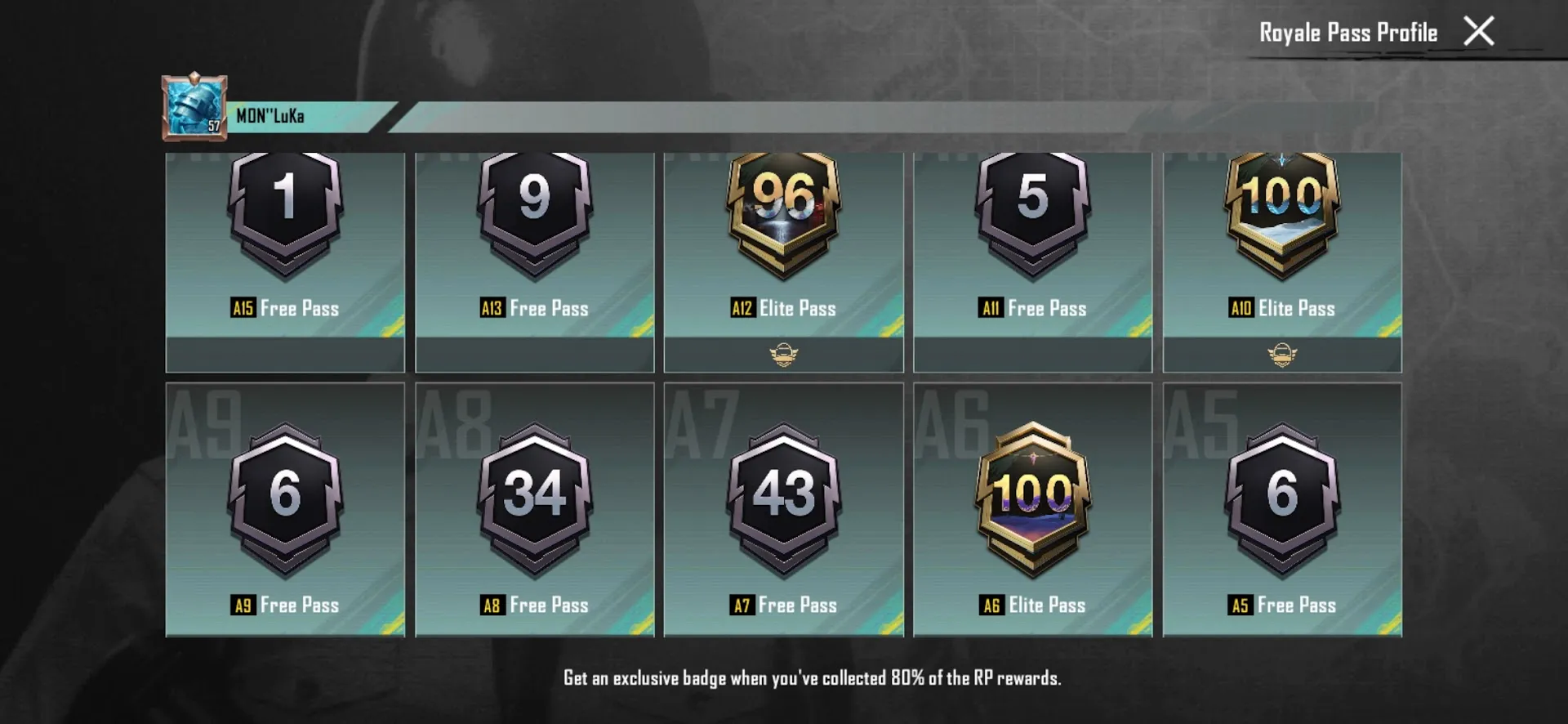Select the A15 Free Pass badge
This screenshot has height=724, width=1568.
(x=284, y=212)
